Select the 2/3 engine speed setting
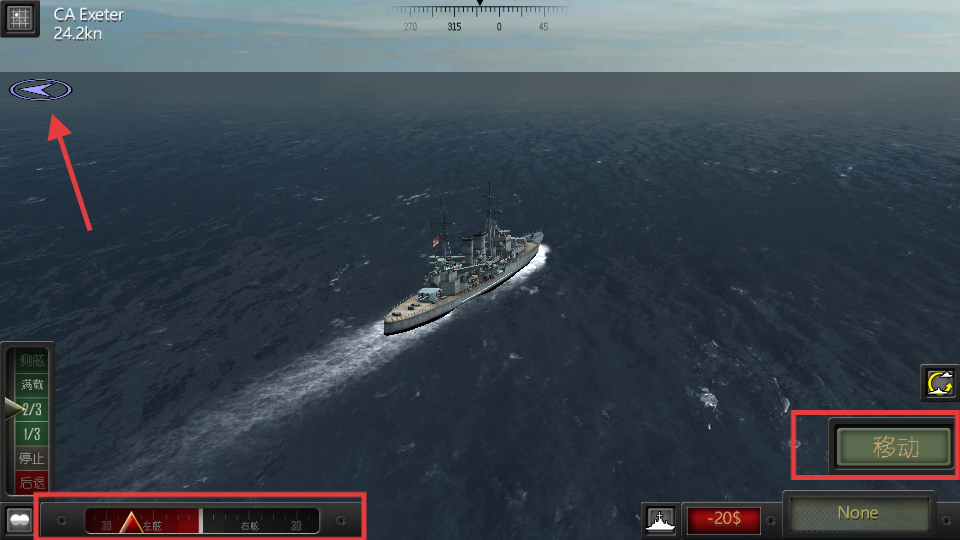Screen dimensions: 960x540 coord(33,409)
